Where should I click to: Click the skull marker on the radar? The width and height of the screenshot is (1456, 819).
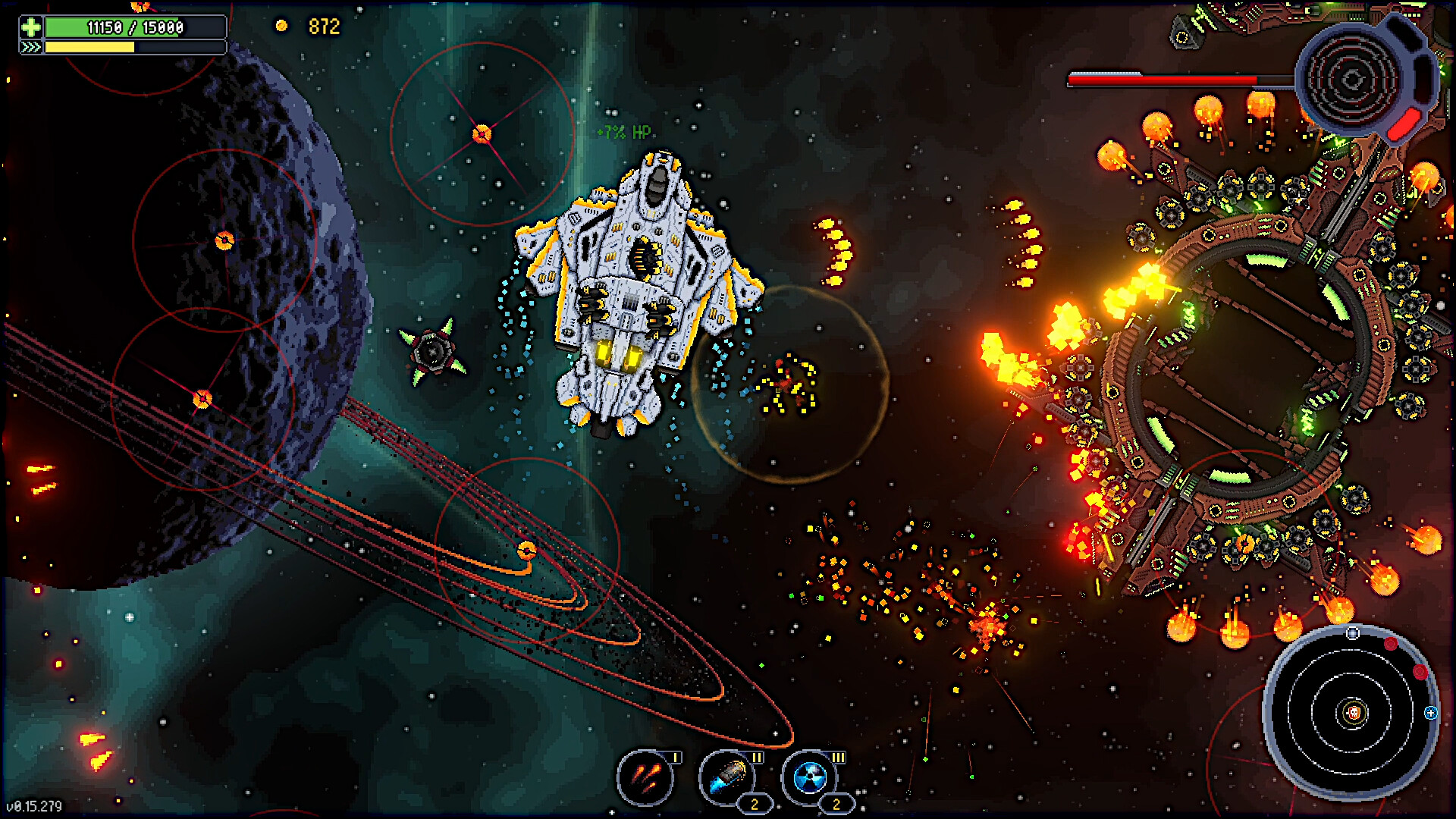click(x=1354, y=713)
